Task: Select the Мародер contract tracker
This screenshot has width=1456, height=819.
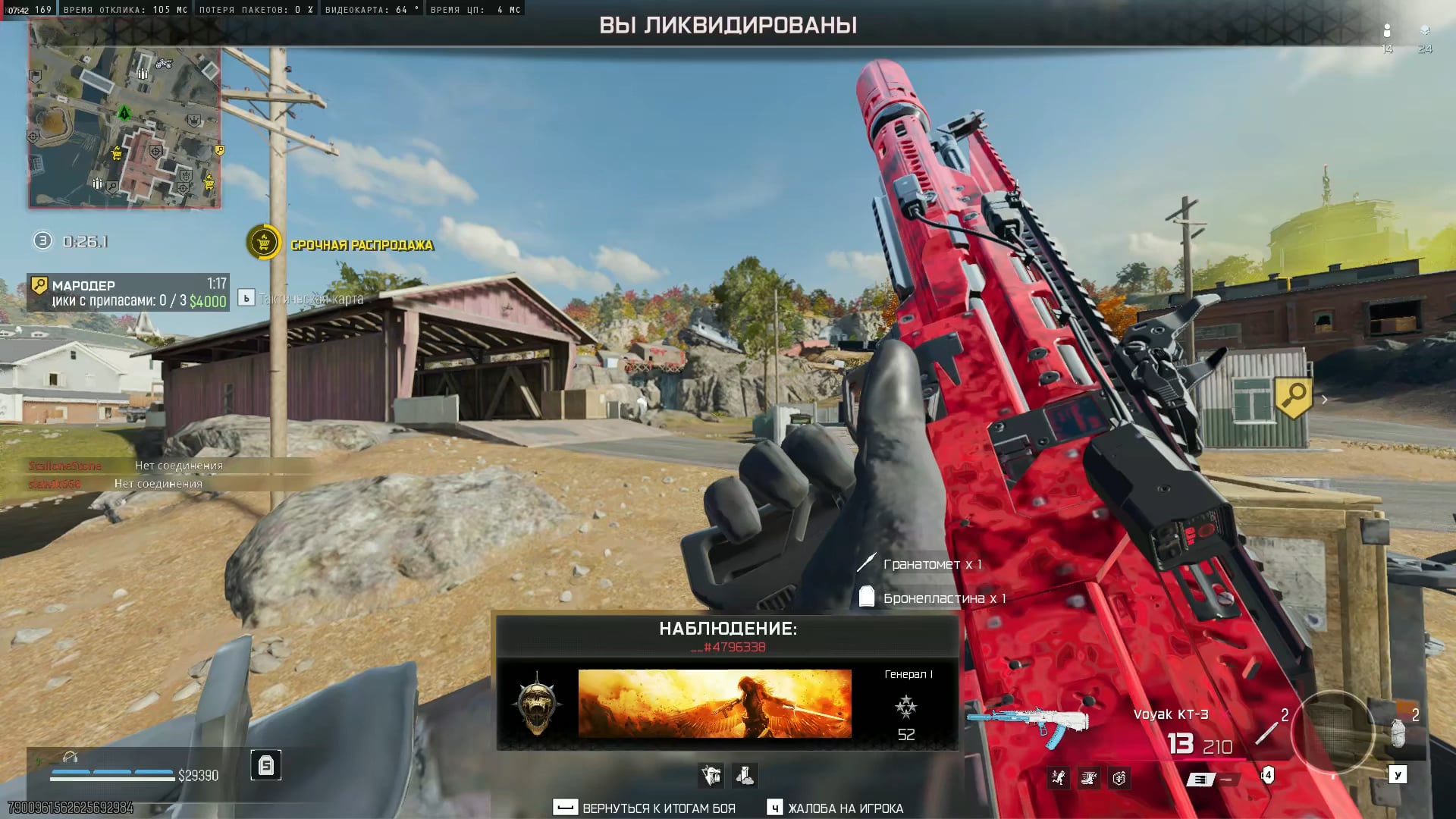Action: coord(127,293)
